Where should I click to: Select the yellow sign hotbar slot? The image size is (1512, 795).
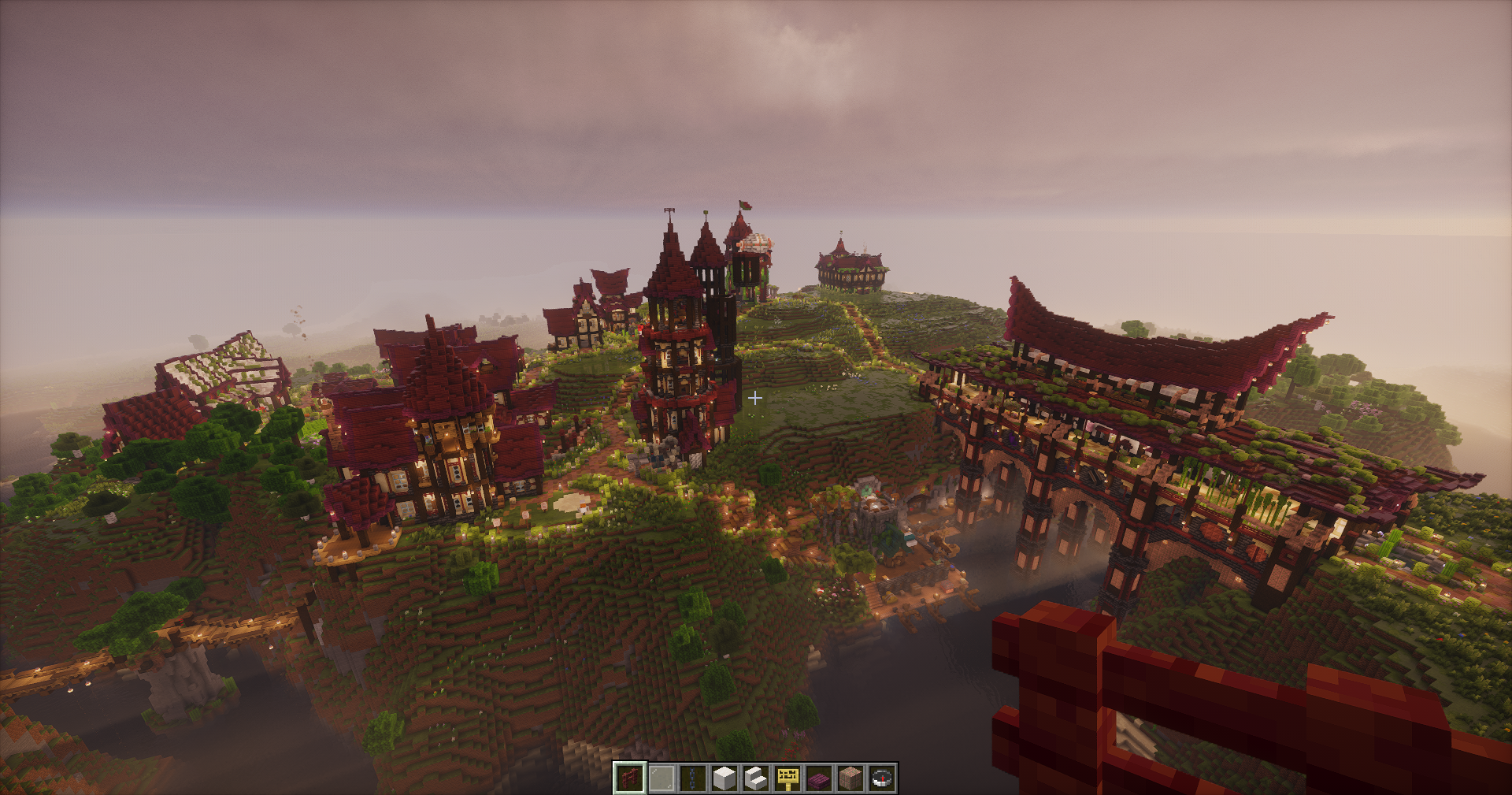(x=787, y=778)
